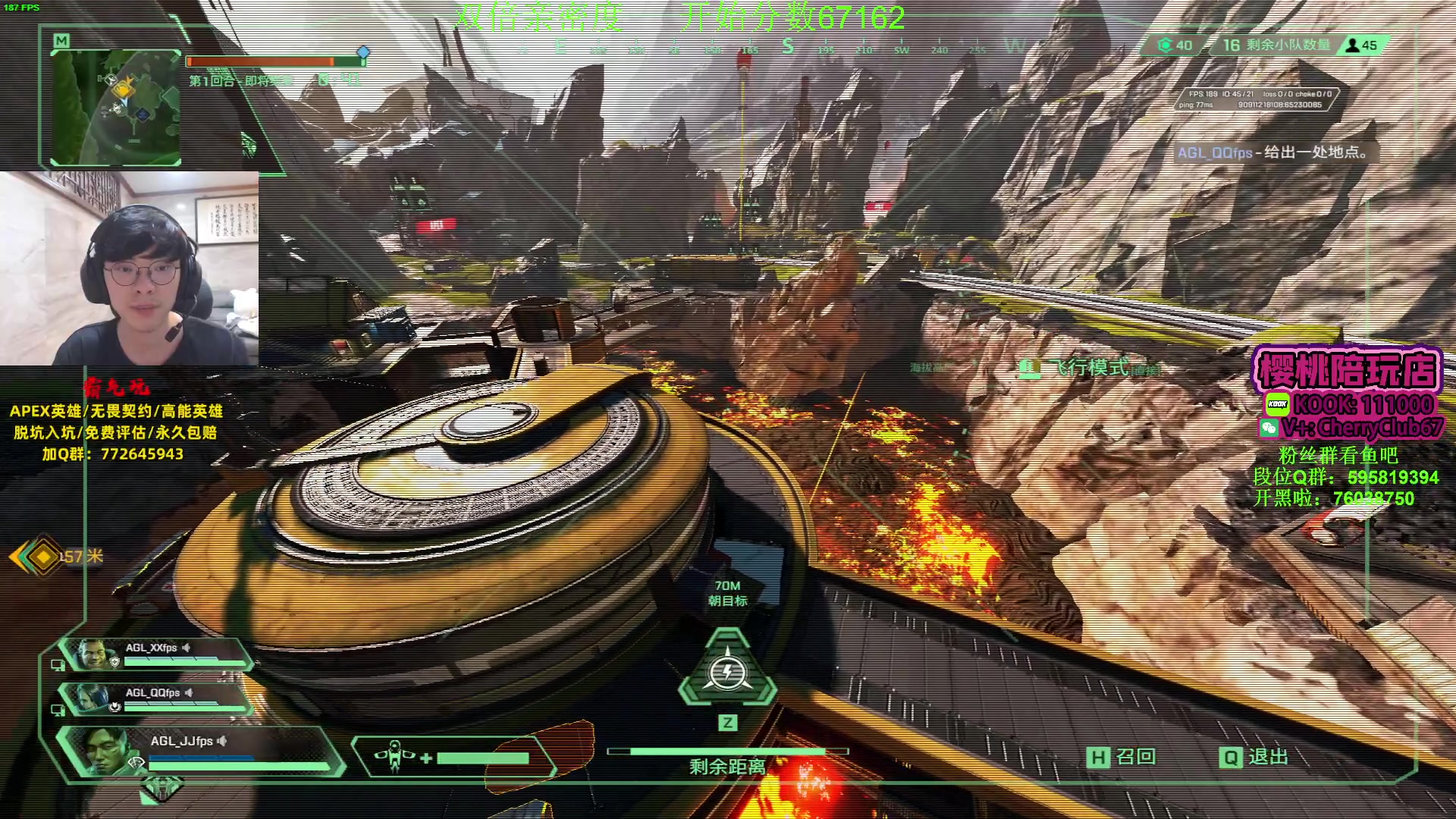Click the streamer webcam overlay

[129, 268]
